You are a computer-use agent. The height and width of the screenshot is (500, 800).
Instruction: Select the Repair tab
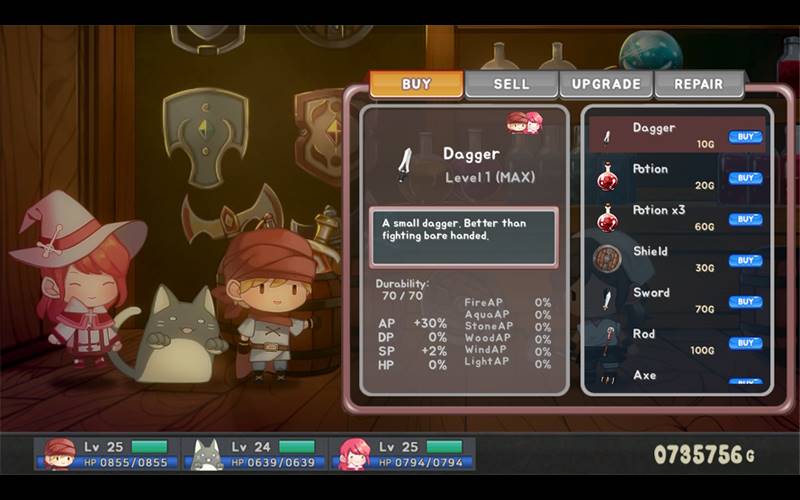pyautogui.click(x=700, y=84)
